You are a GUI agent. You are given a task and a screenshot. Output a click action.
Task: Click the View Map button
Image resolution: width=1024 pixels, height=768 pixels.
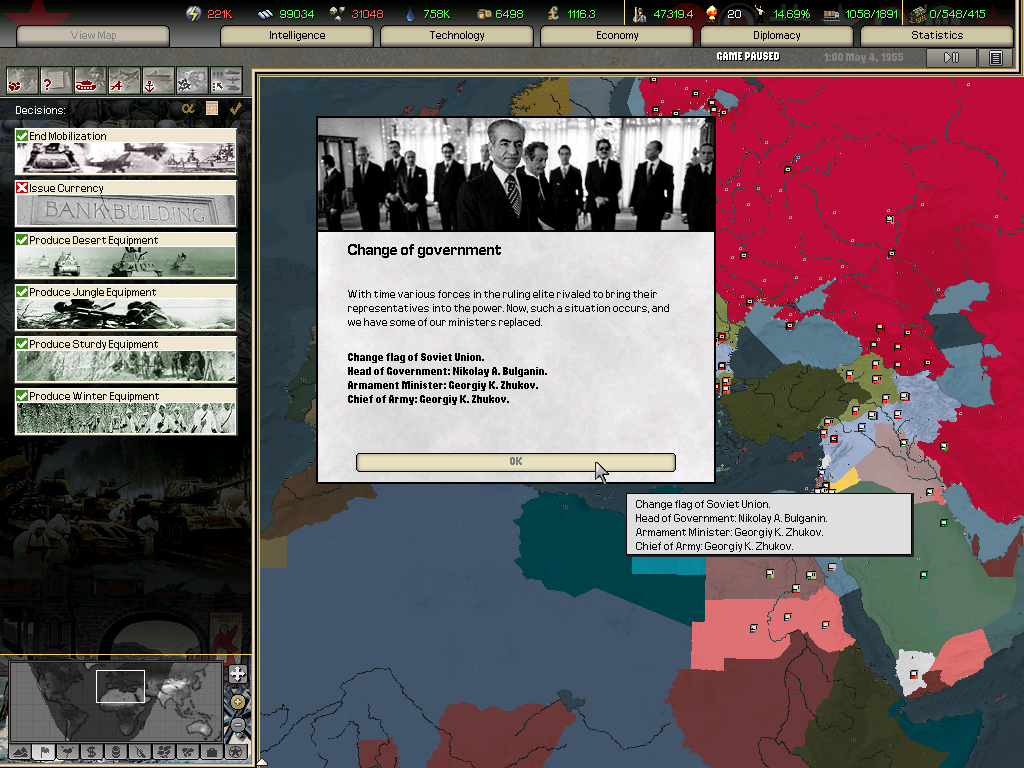tap(93, 36)
